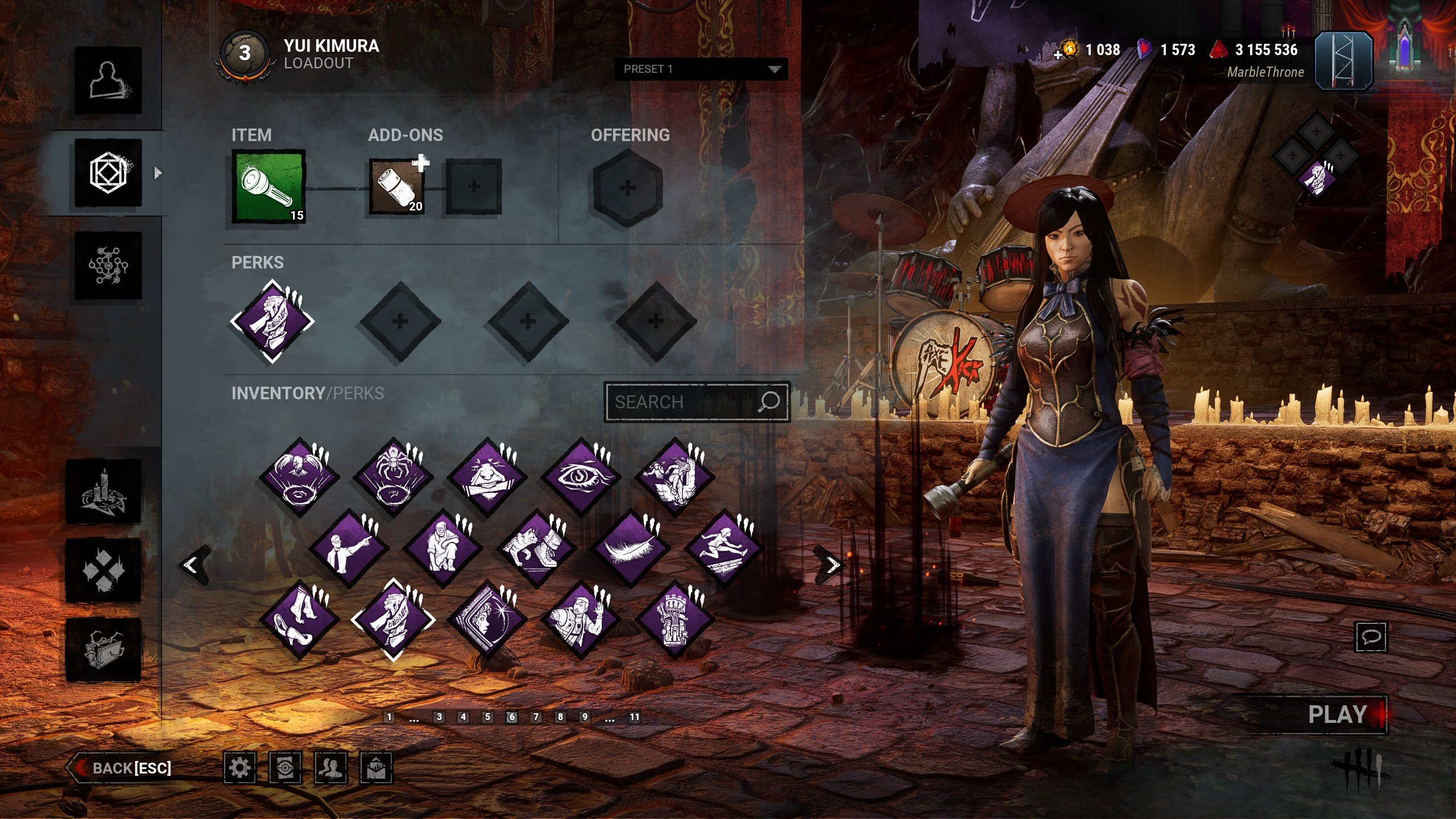The image size is (1456, 819).
Task: Select the equipped flashlight item slot
Action: pyautogui.click(x=268, y=187)
